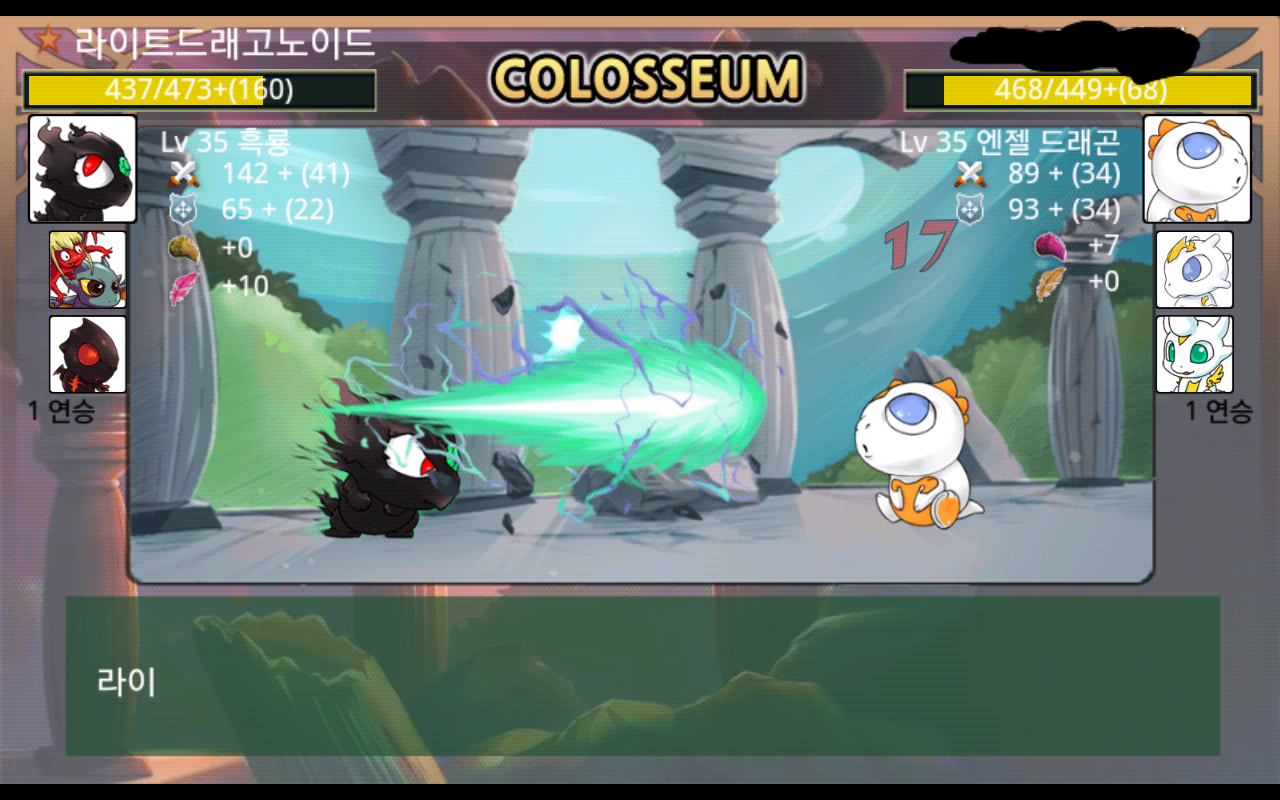Screen dimensions: 1280x800
Task: Select the black dragon portrait with red eye
Action: point(82,168)
